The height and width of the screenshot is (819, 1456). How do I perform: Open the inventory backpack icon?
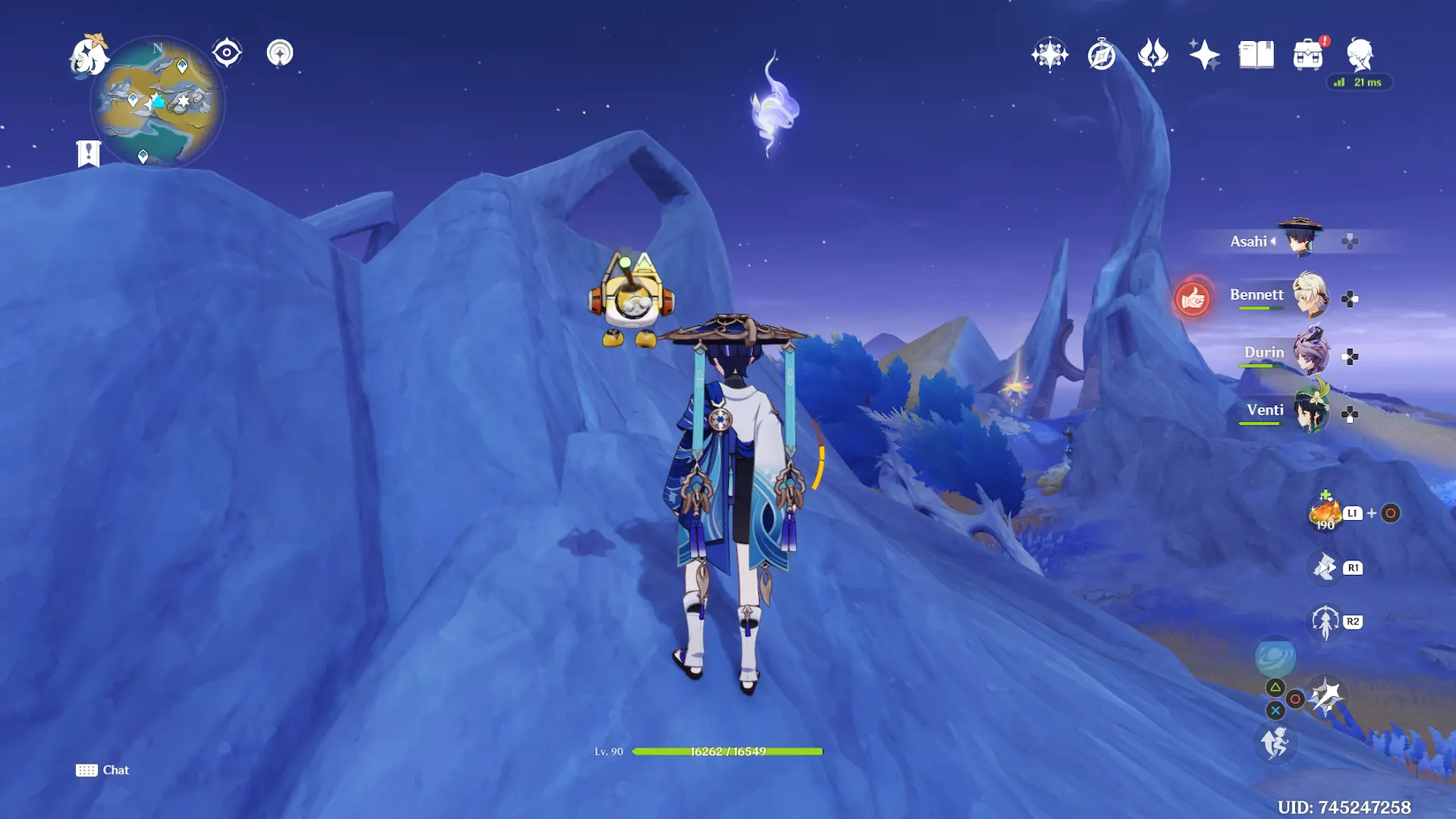(x=1308, y=55)
